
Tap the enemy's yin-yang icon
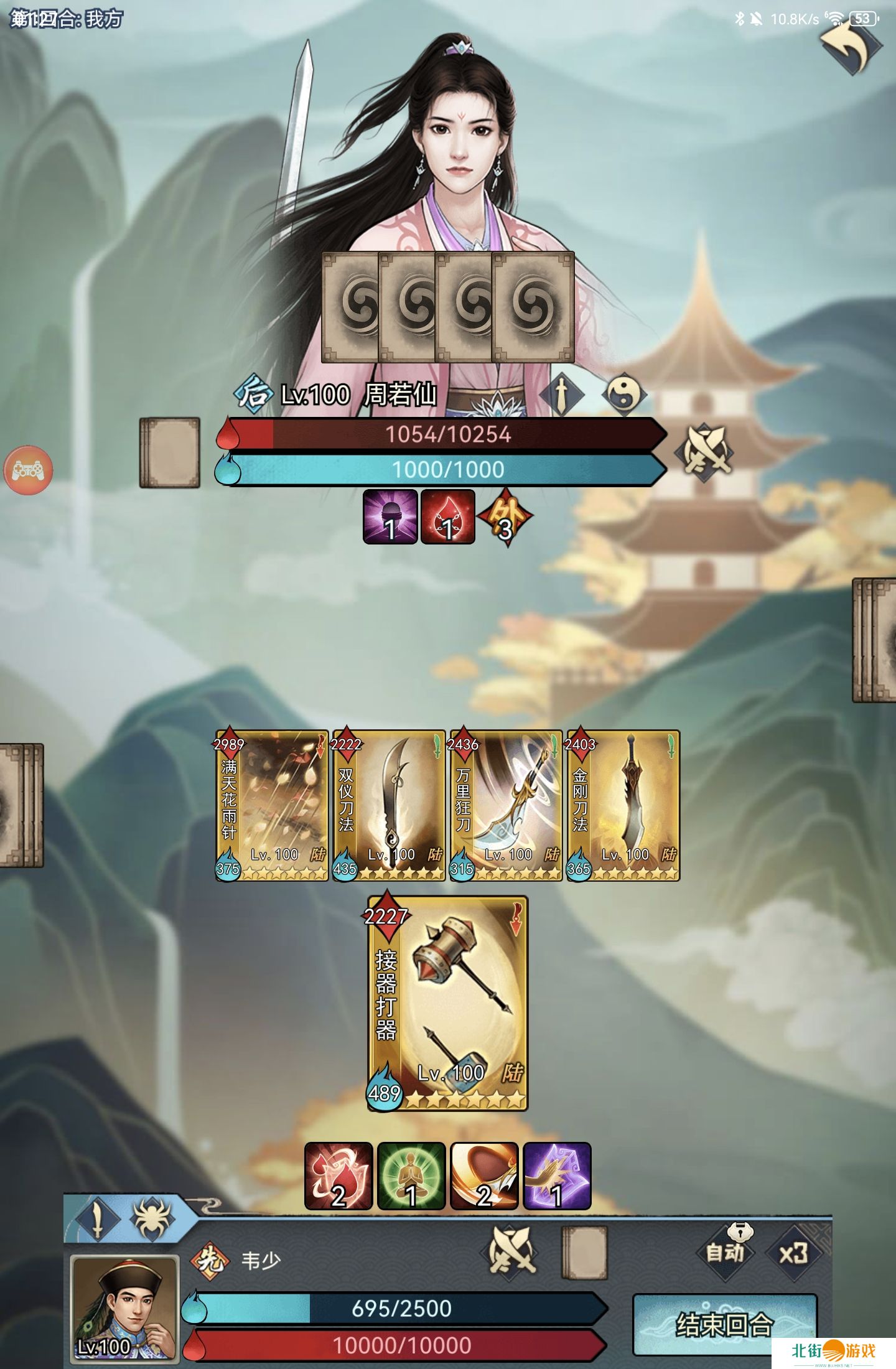coord(623,394)
